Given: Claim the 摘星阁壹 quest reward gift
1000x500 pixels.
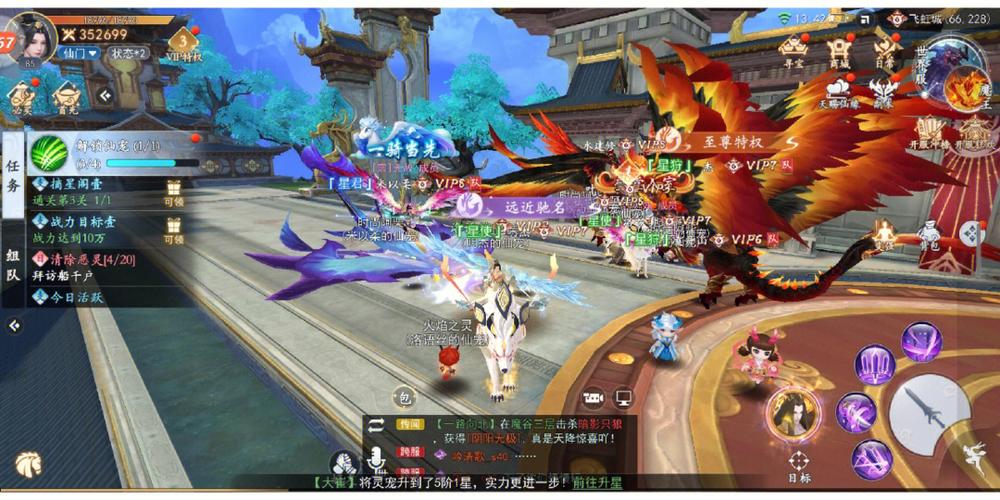Looking at the screenshot, I should [174, 190].
